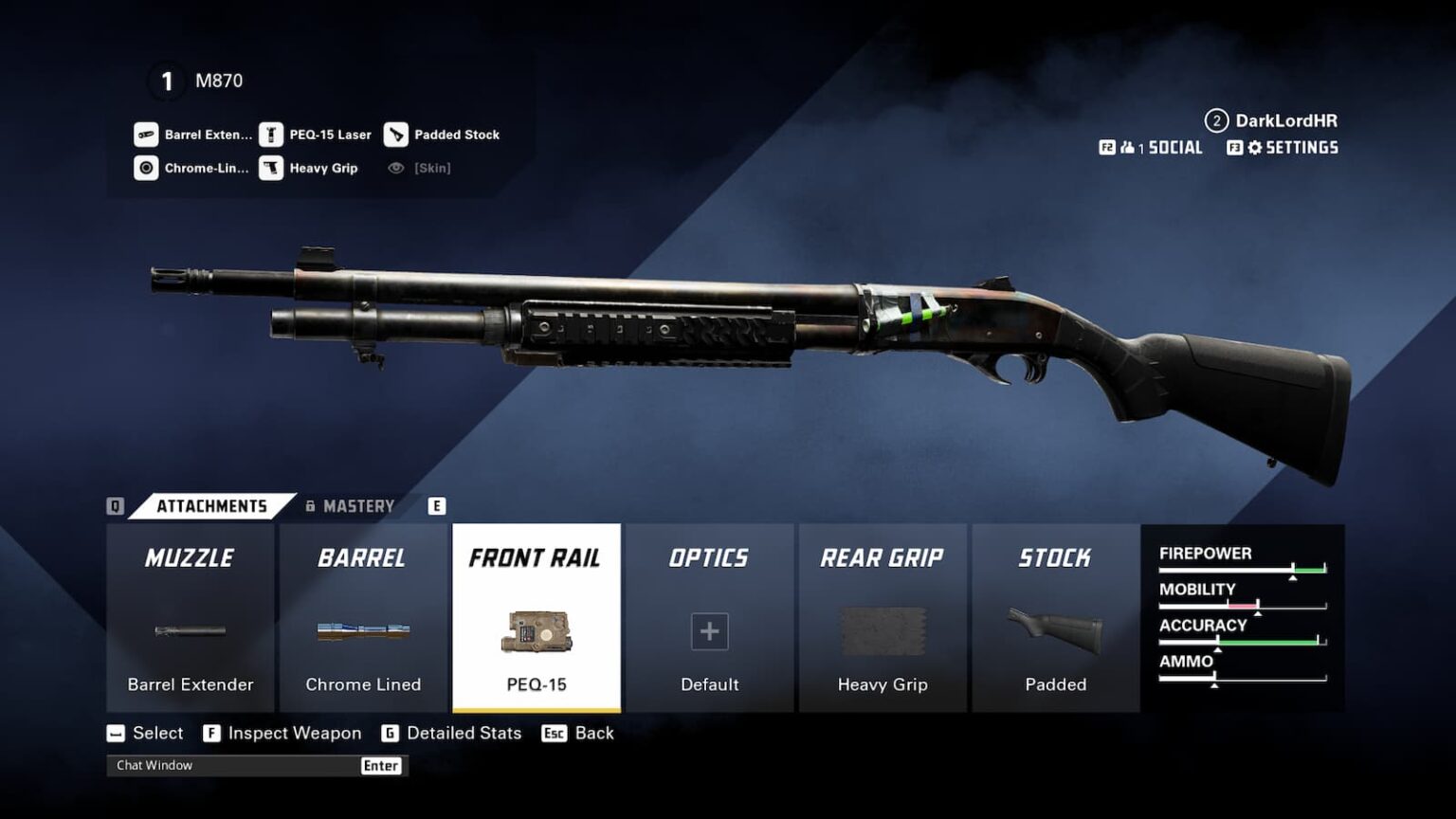Click the Barrel Extender muzzle icon chip
1456x819 pixels.
pos(145,134)
